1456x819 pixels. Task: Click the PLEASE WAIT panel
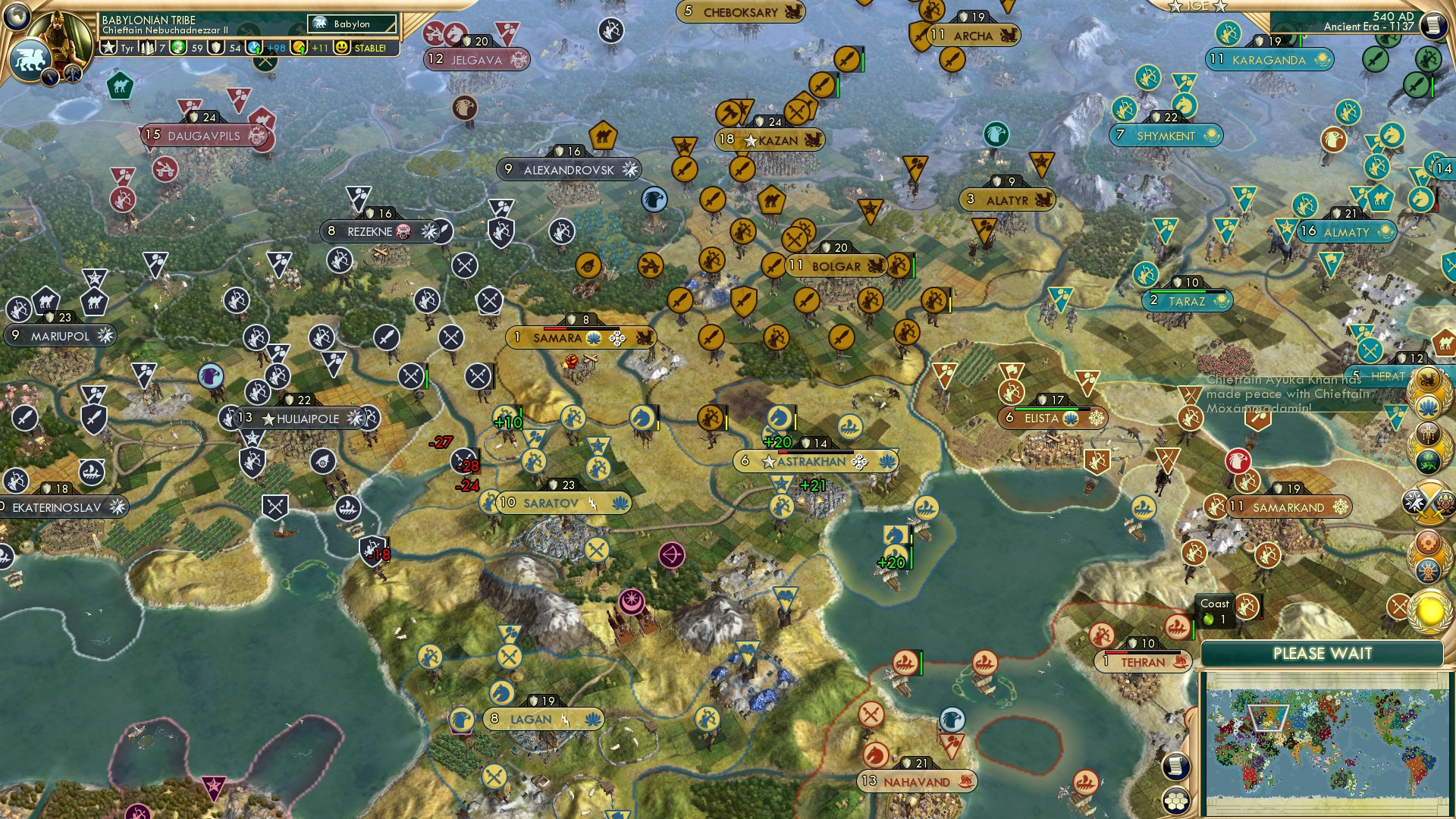[1323, 652]
